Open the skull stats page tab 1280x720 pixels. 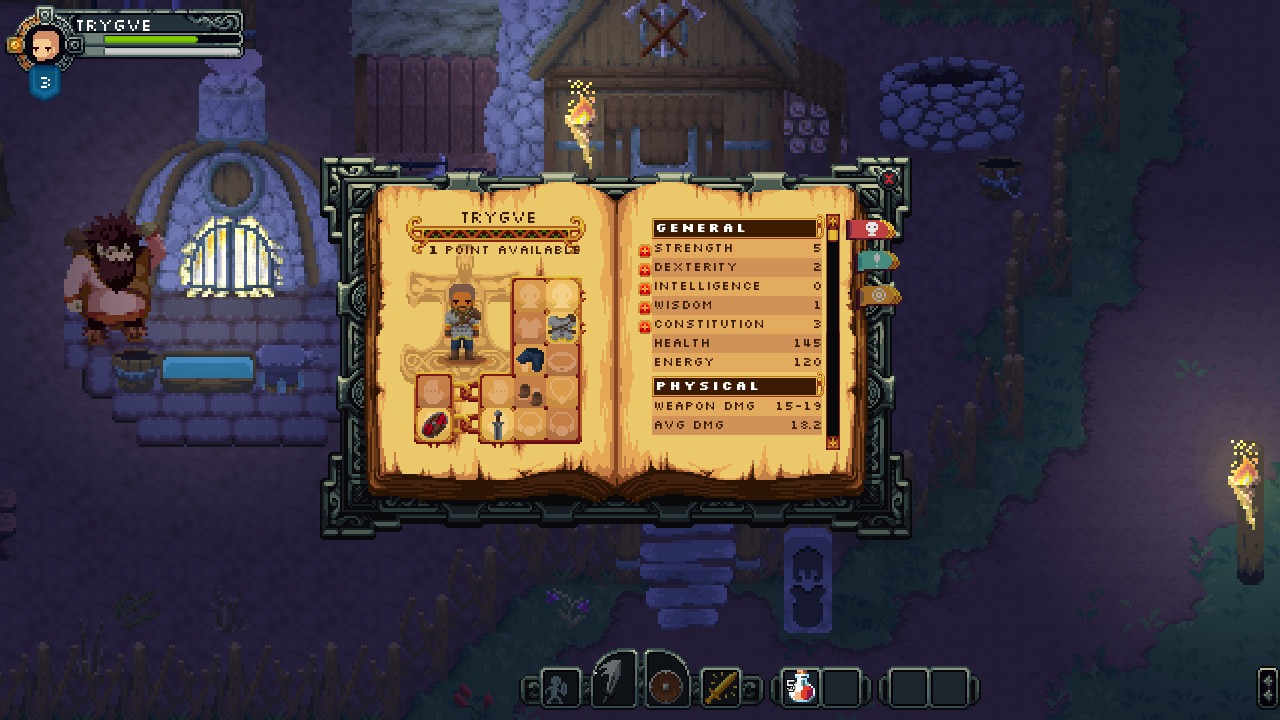click(871, 229)
